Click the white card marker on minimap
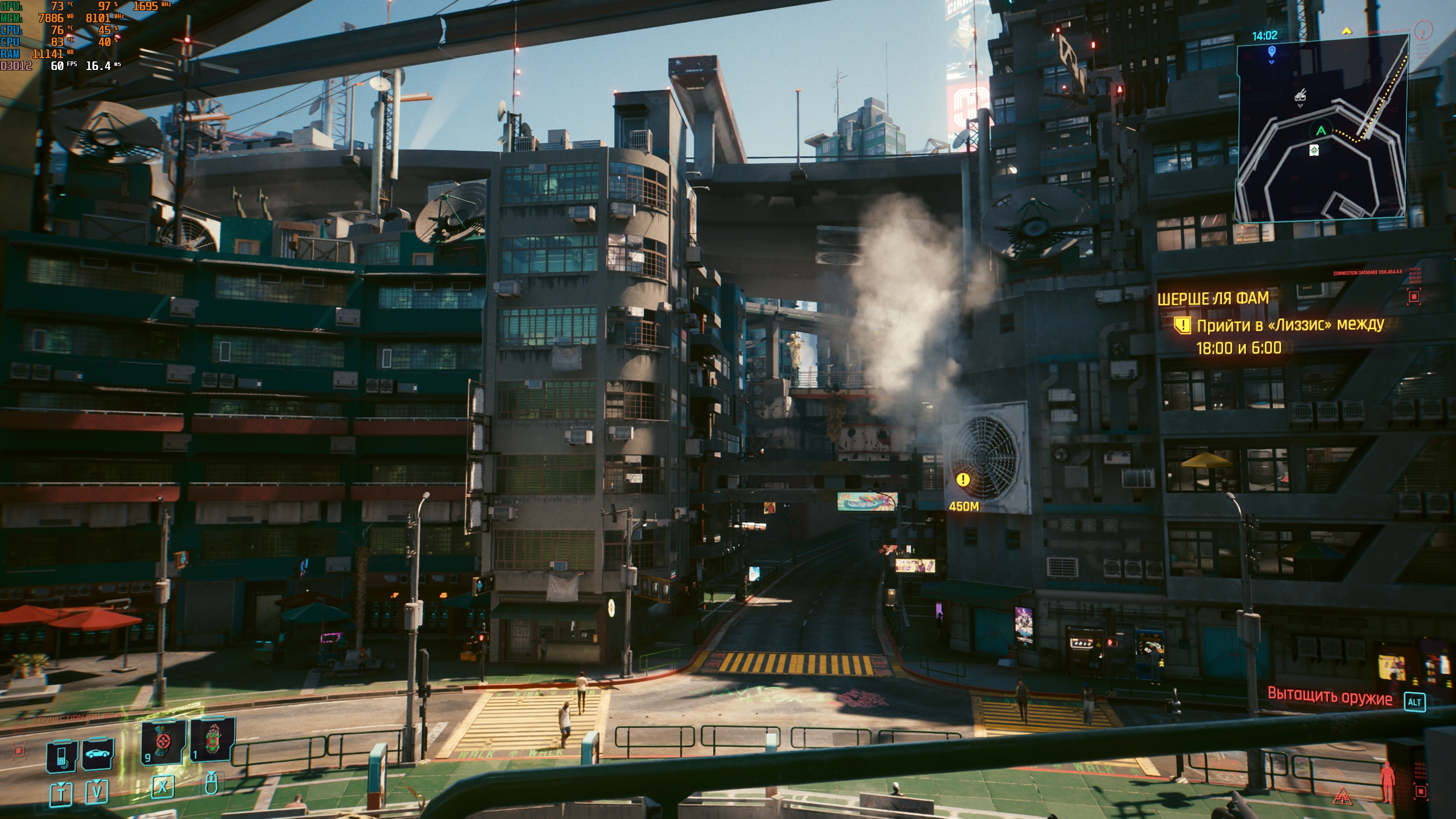Image resolution: width=1456 pixels, height=819 pixels. [x=1314, y=150]
